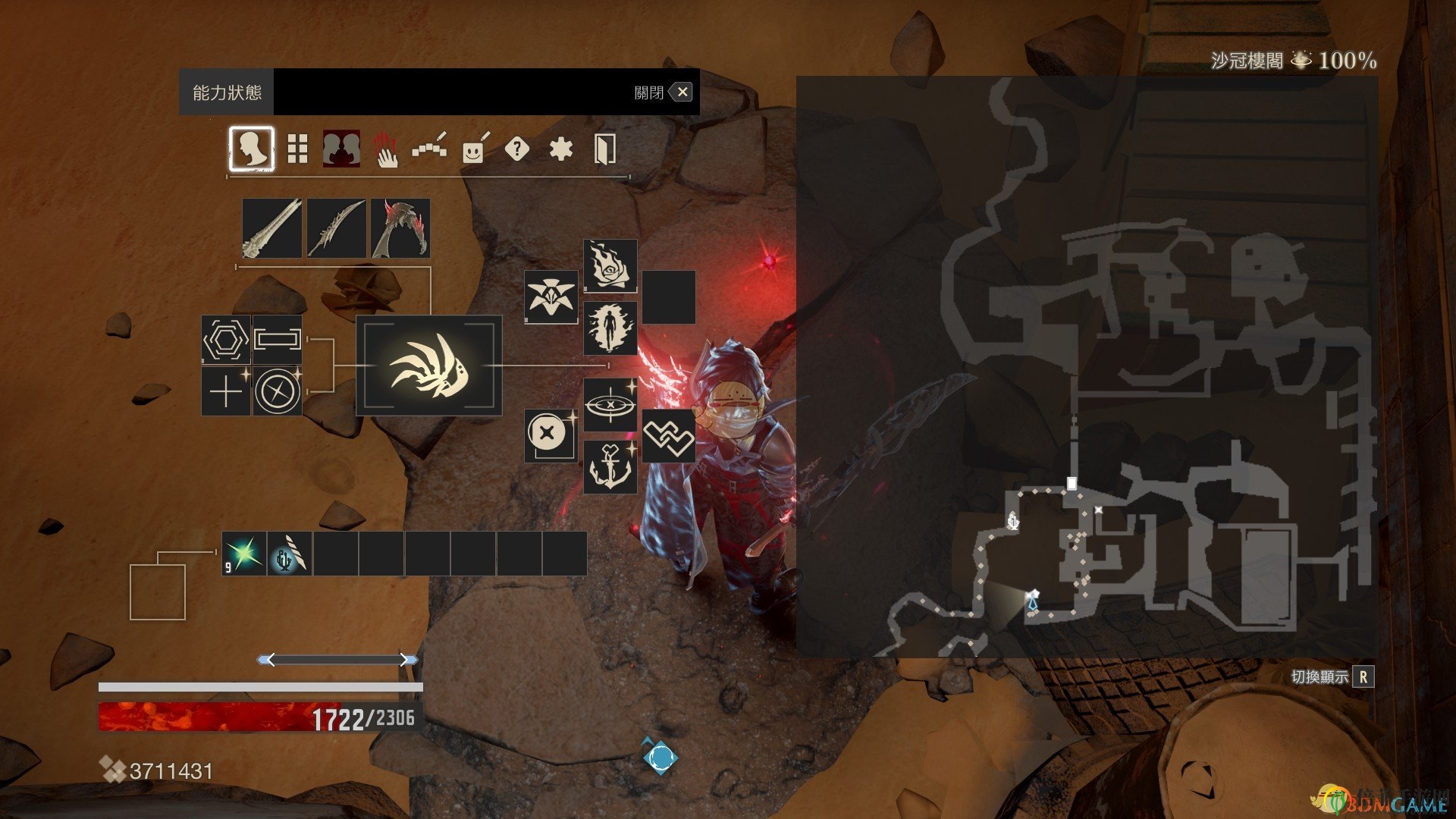Choose the lily flower ability icon

[x=551, y=297]
